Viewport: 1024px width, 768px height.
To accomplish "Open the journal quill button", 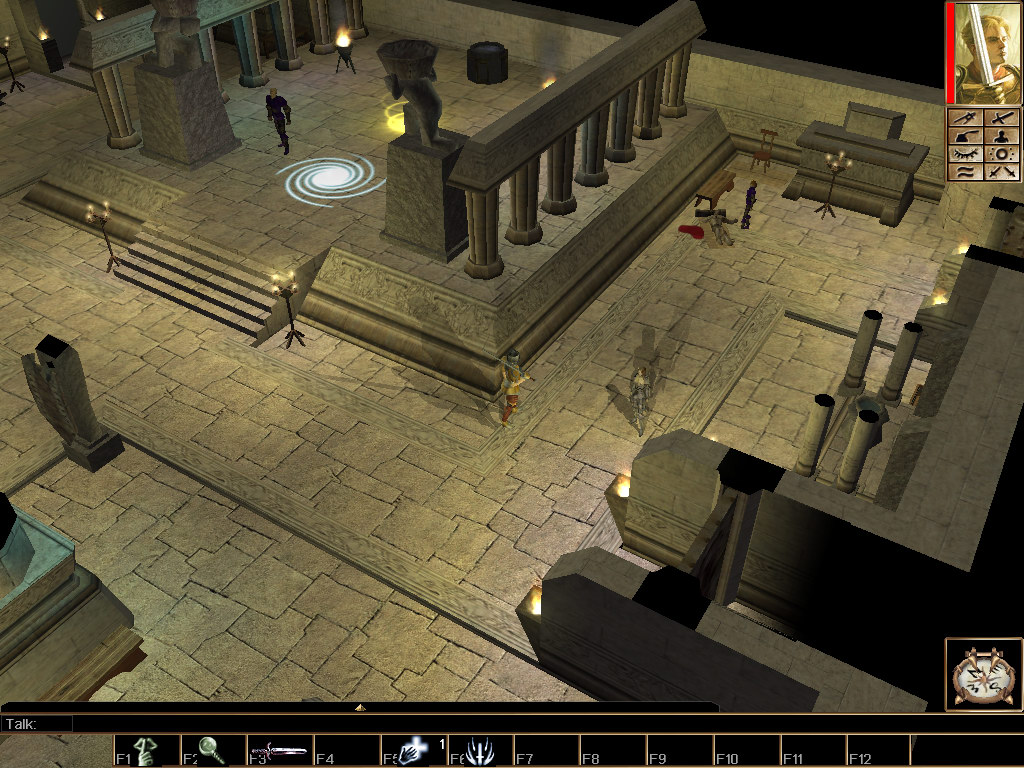I will [964, 136].
